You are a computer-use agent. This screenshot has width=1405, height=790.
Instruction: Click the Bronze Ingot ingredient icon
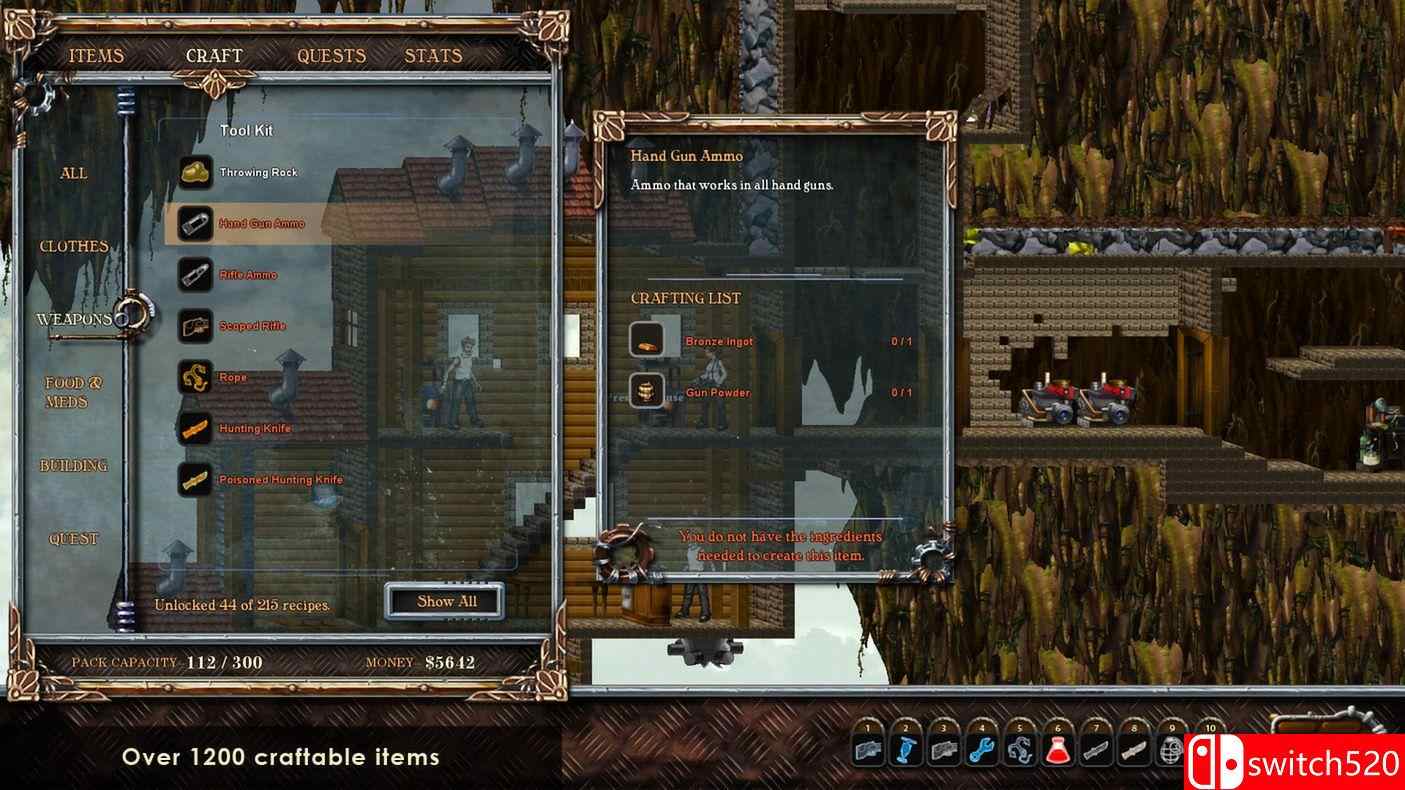[646, 339]
